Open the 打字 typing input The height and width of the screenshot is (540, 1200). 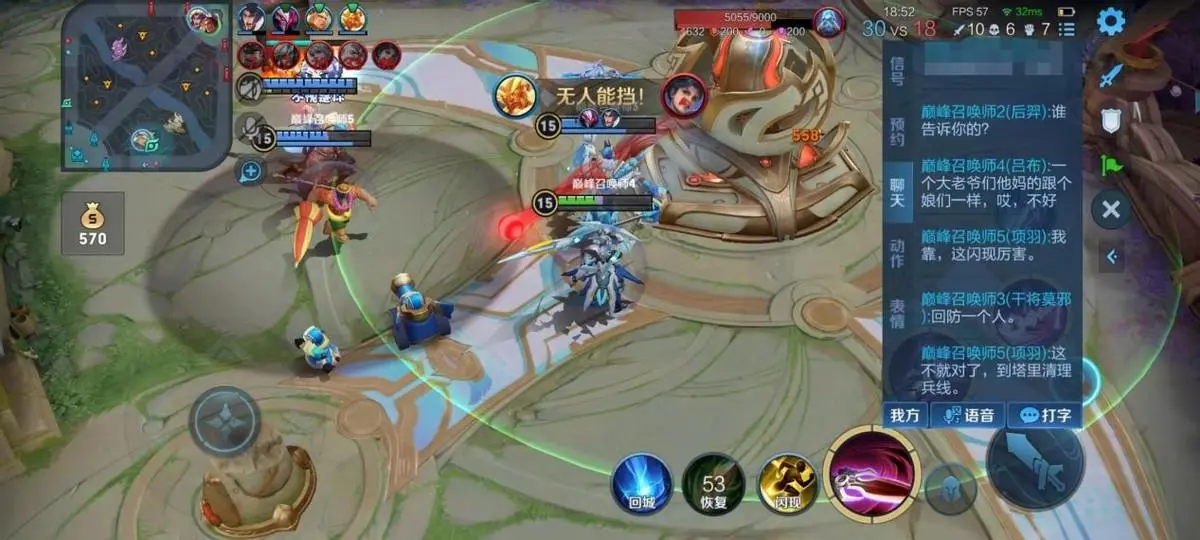(1044, 415)
